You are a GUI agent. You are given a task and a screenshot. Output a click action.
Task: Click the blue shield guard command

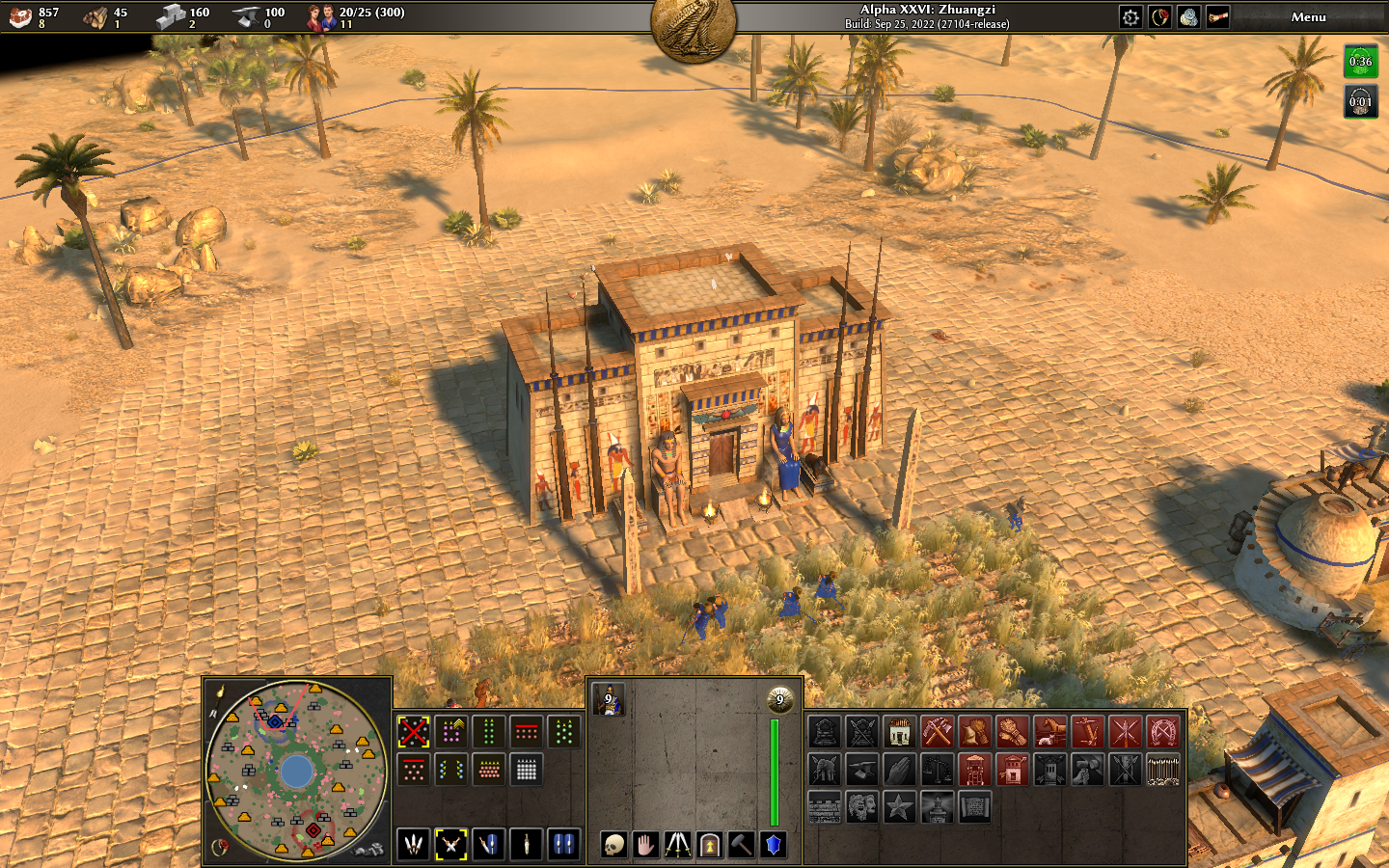pyautogui.click(x=773, y=846)
